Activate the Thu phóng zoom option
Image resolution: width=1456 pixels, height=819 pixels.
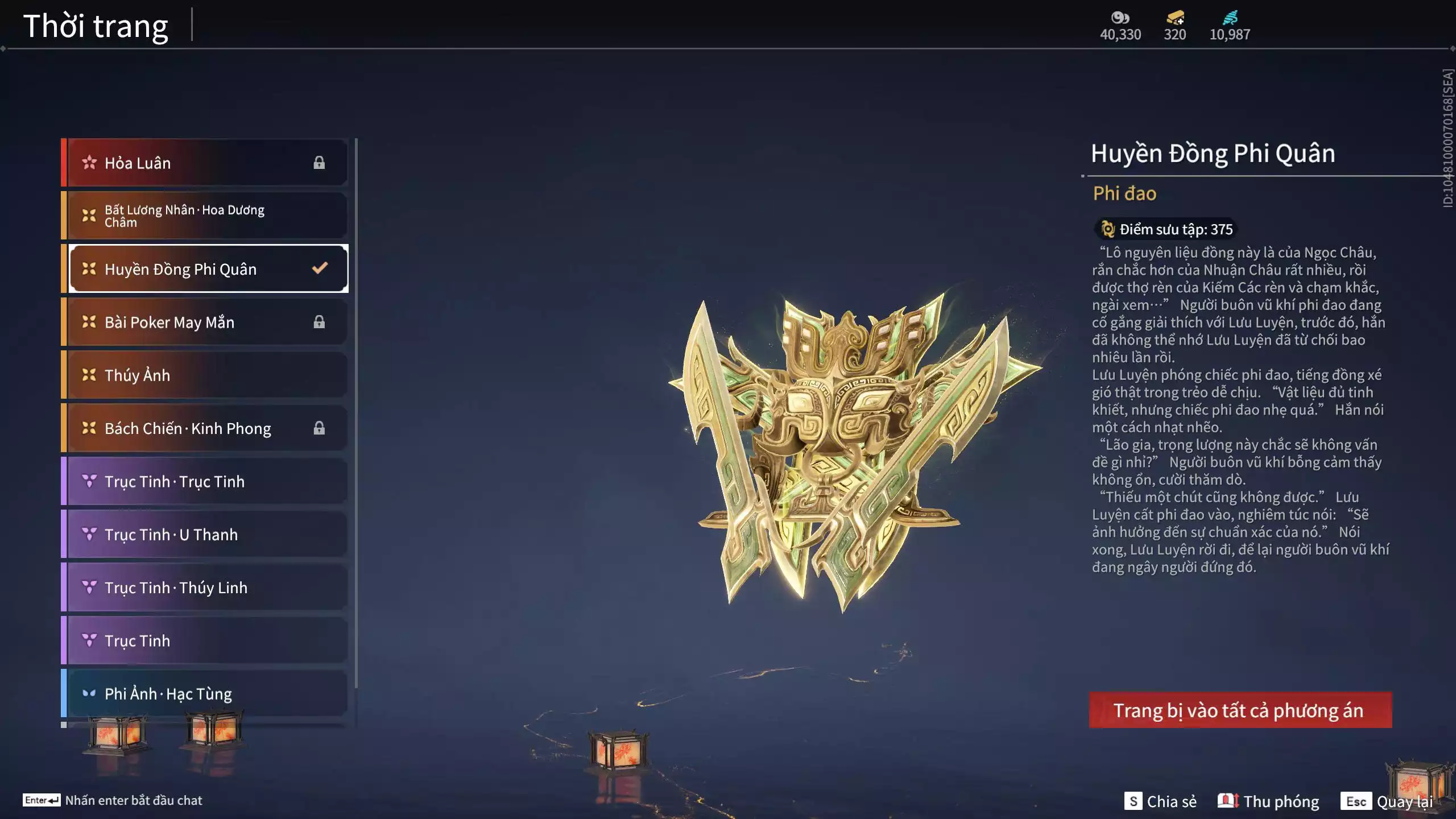[x=1268, y=801]
